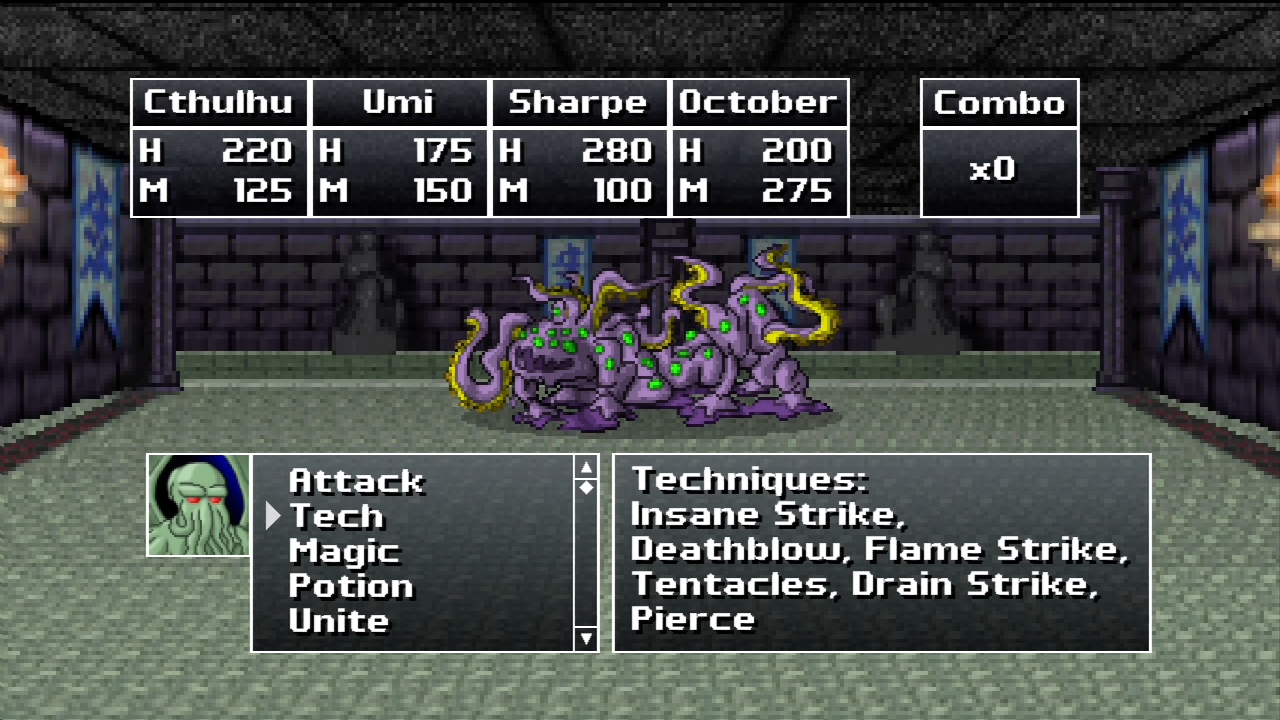
Task: Click the command list's down scroll arrow
Action: pyautogui.click(x=586, y=638)
